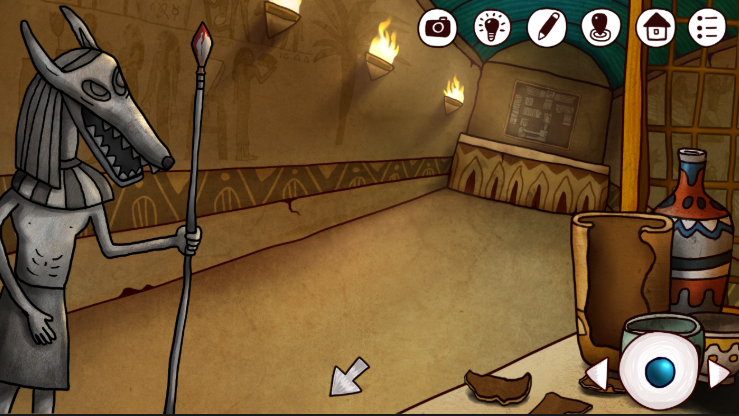Screen dimensions: 739x416
Task: Open the camera screenshot tool
Action: [437, 27]
